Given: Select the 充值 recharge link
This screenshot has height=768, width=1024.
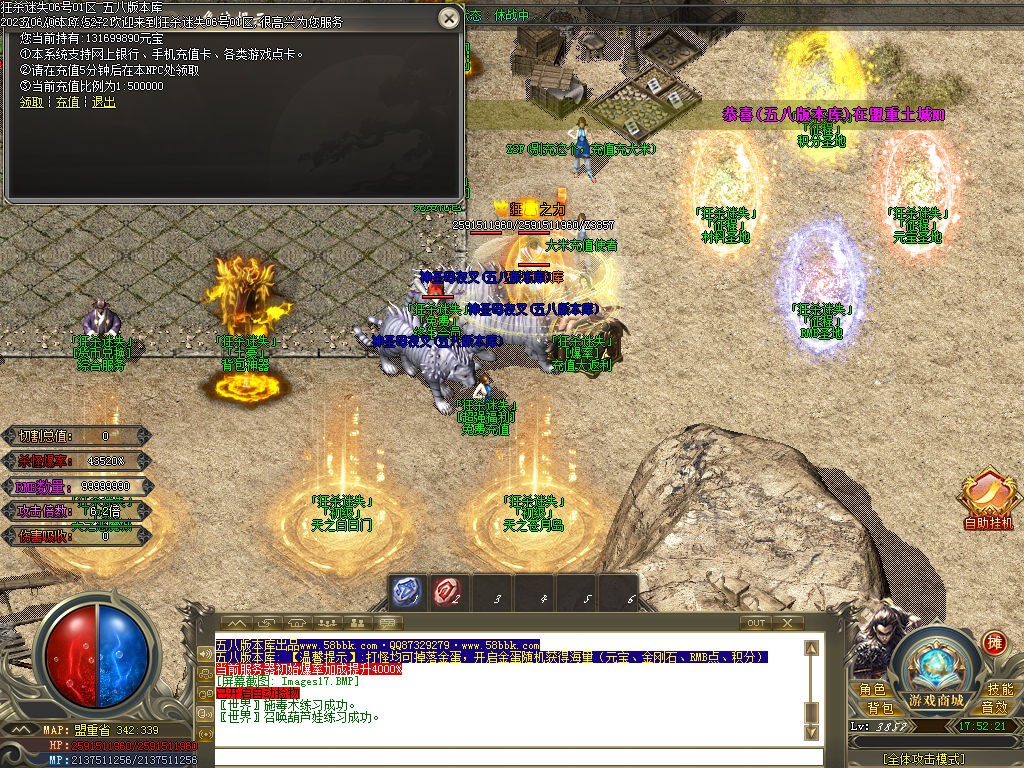Looking at the screenshot, I should (67, 102).
